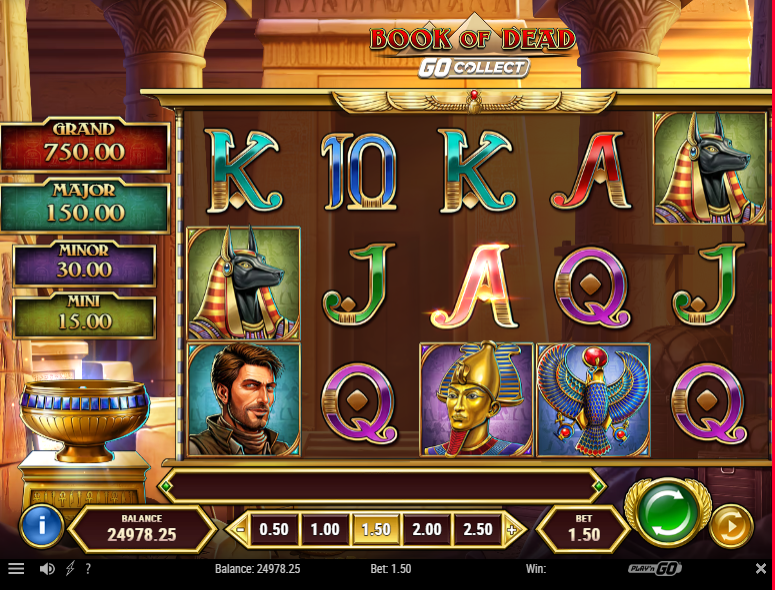Pick the 2.00 bet amount
Screen dimensions: 775x590
coord(427,529)
